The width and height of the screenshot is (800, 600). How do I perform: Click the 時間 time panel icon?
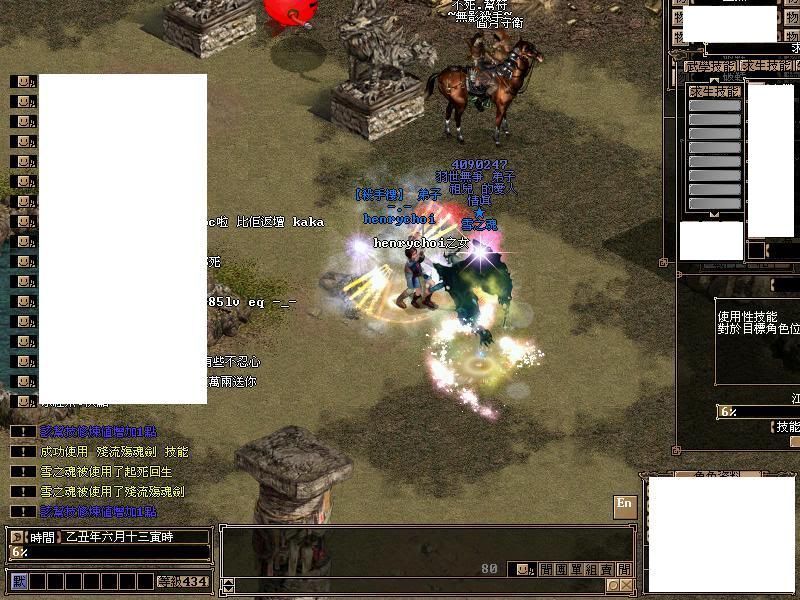pyautogui.click(x=18, y=537)
